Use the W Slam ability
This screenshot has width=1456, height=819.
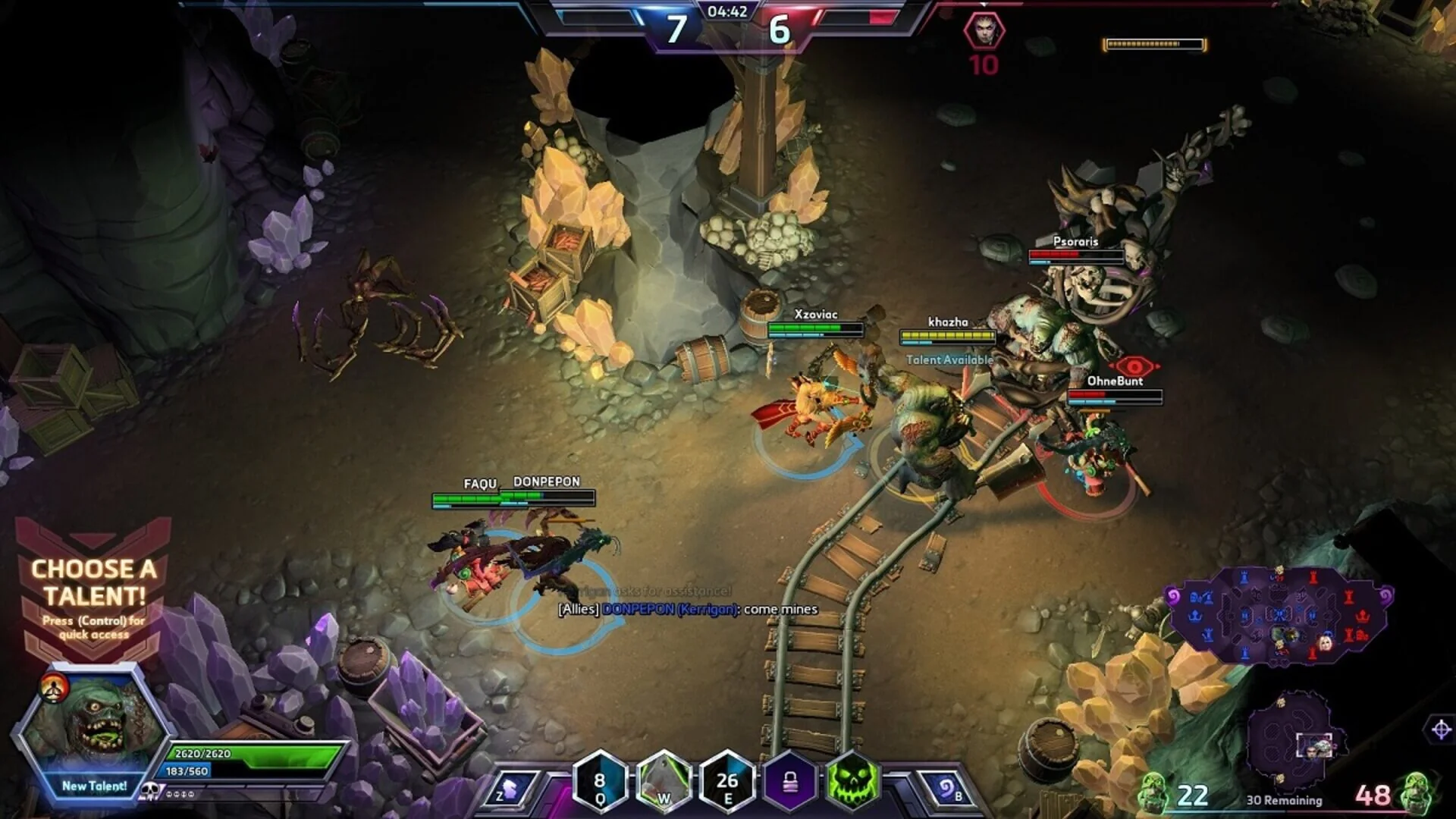click(x=664, y=781)
